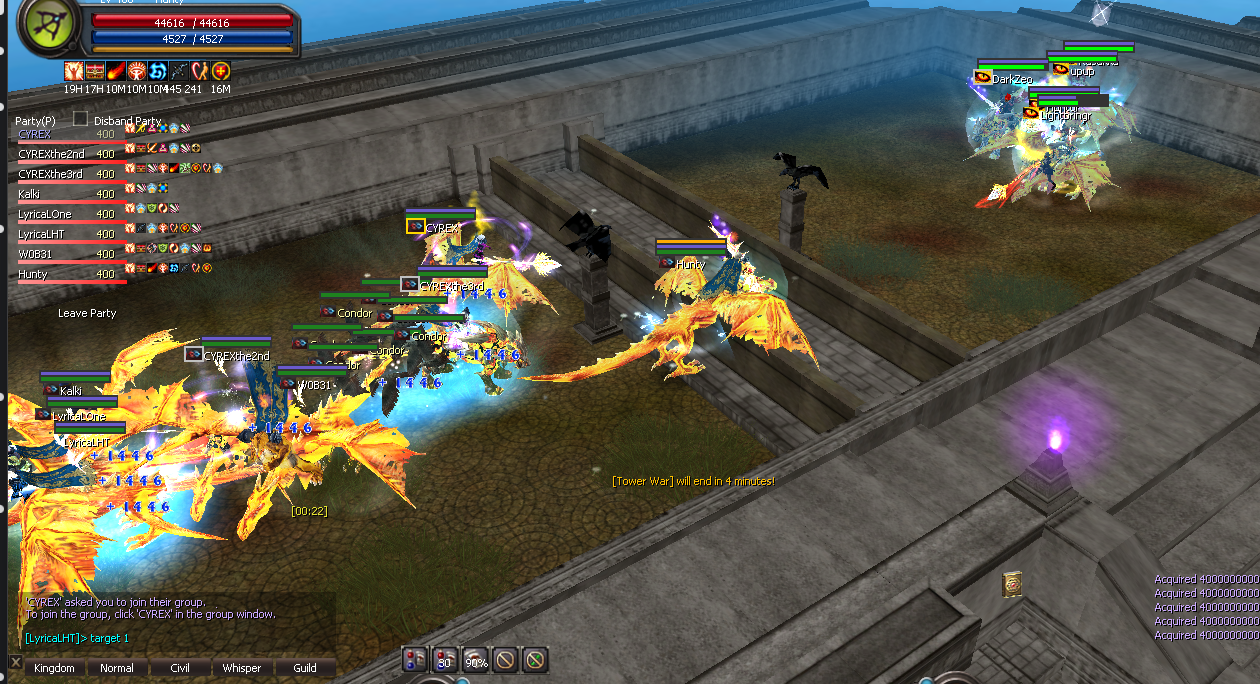Toggle the 90% potion setting button
This screenshot has height=684, width=1260.
[x=475, y=660]
